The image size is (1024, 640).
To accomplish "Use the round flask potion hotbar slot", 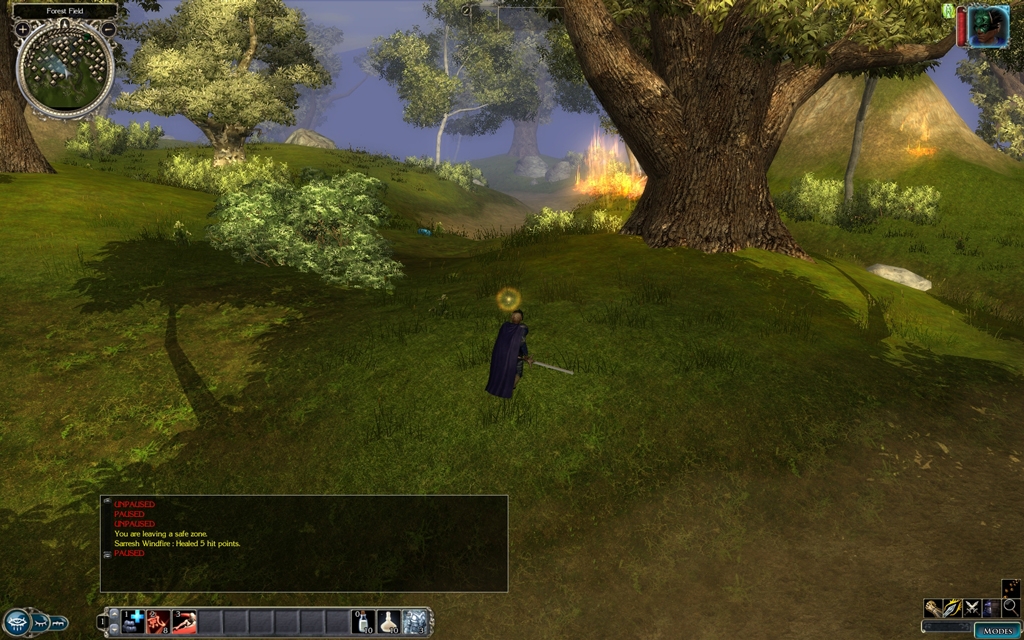I will (389, 622).
